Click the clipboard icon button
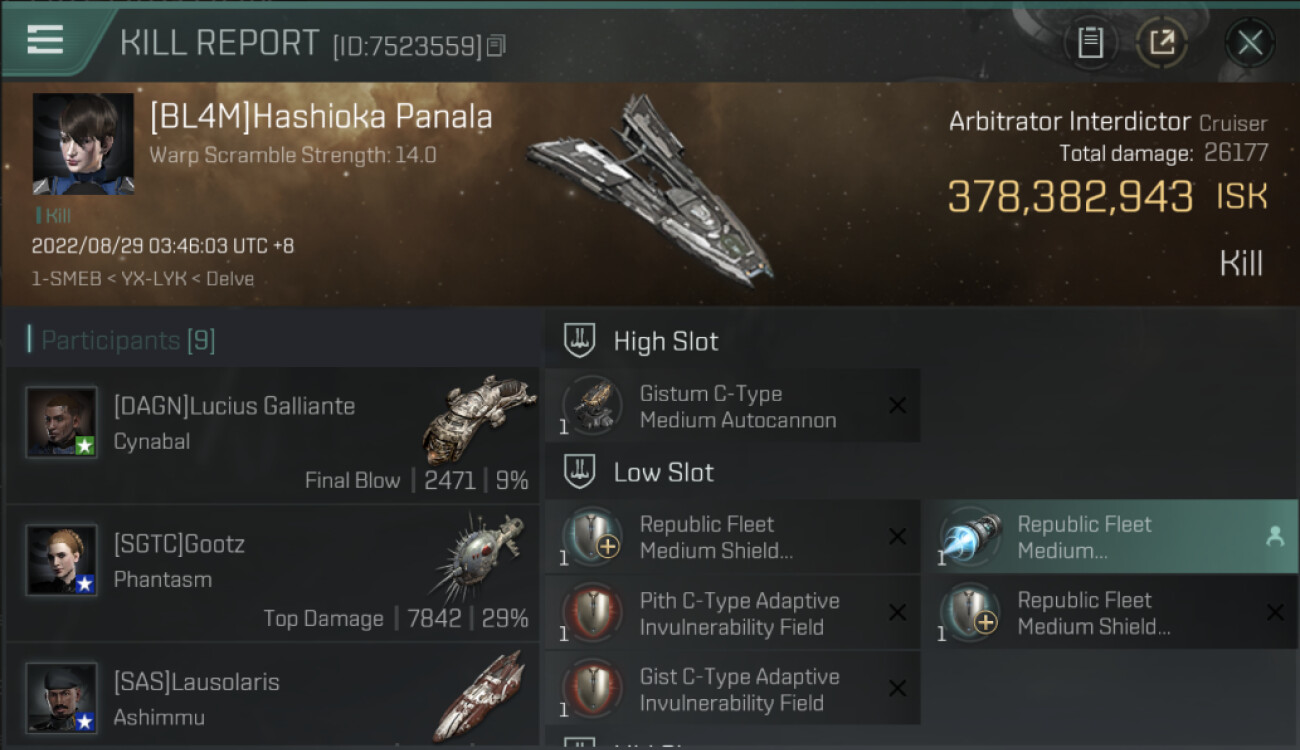This screenshot has height=750, width=1300. tap(1090, 42)
